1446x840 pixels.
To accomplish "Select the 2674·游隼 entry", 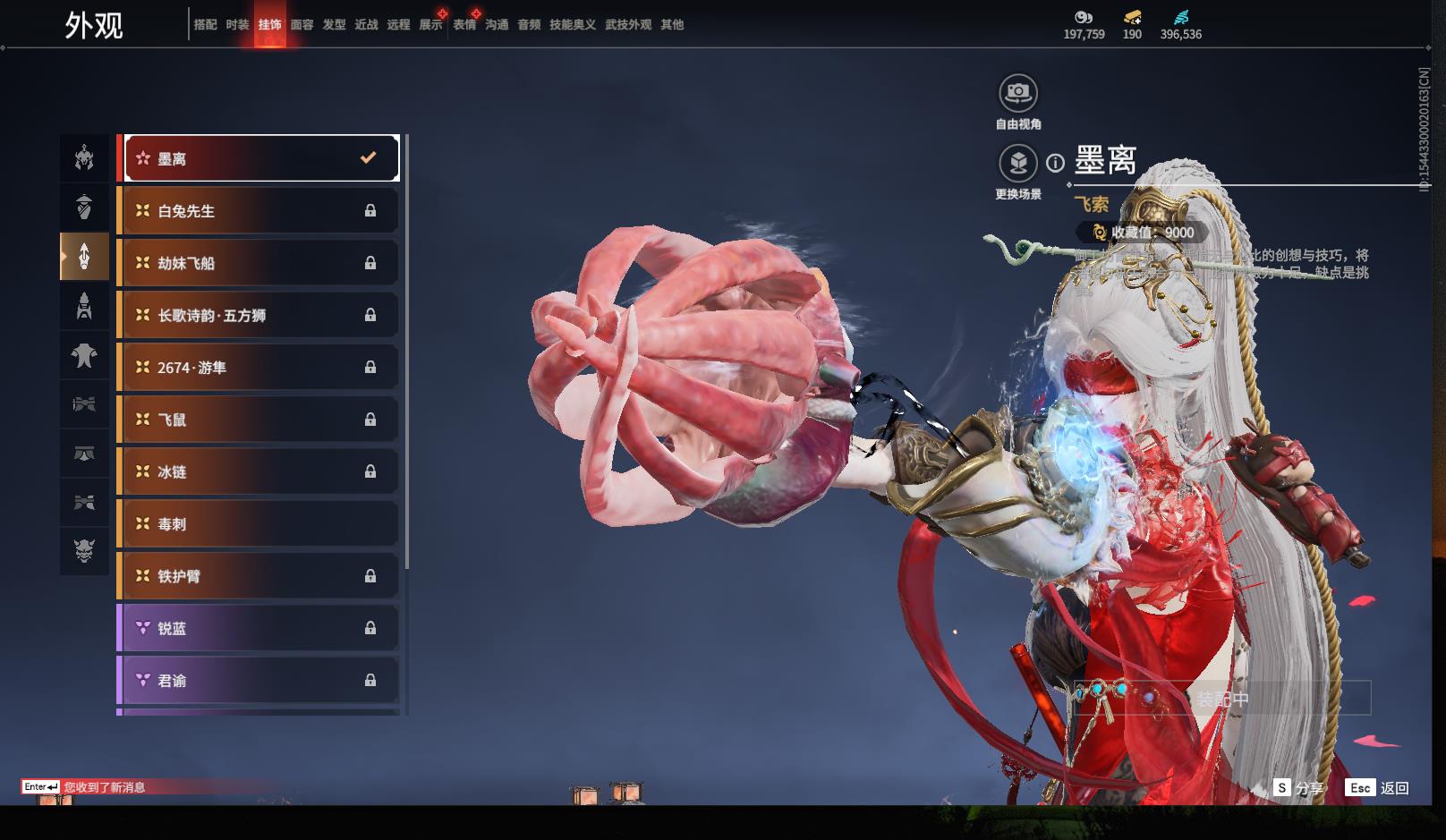I will coord(259,368).
